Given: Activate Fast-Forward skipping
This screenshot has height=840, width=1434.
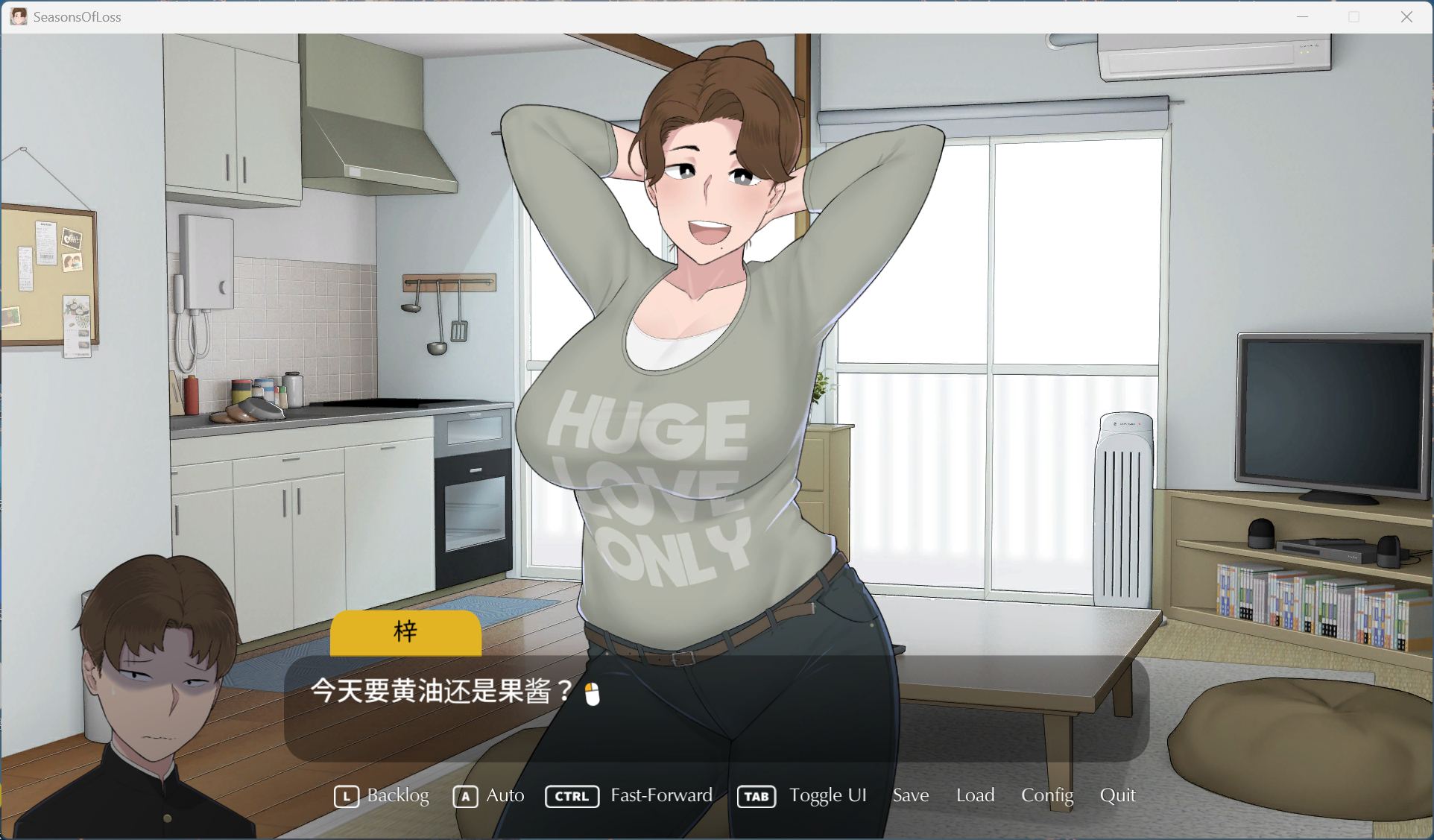Looking at the screenshot, I should click(x=660, y=796).
